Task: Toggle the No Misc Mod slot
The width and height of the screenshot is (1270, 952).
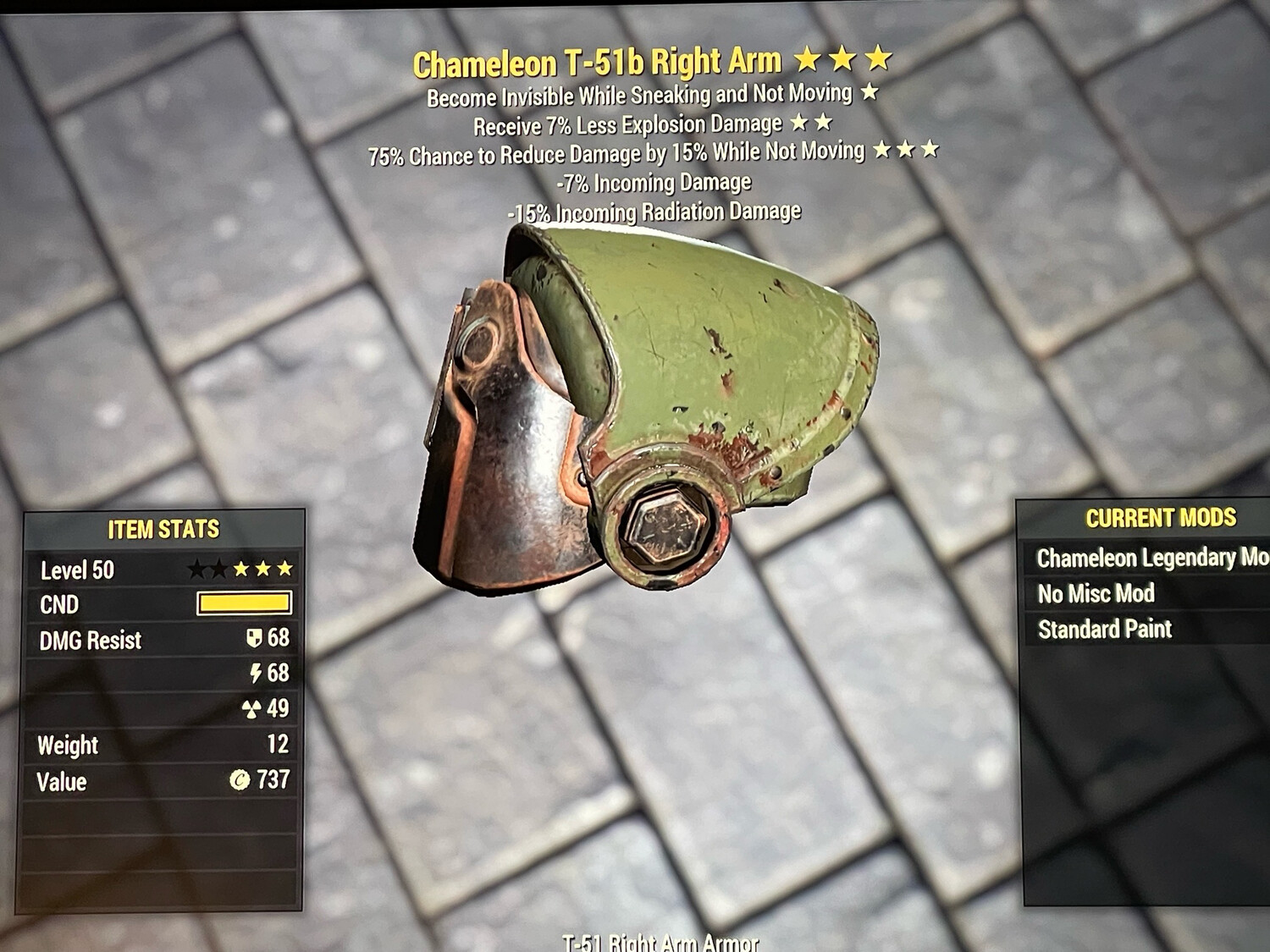Action: (1096, 593)
